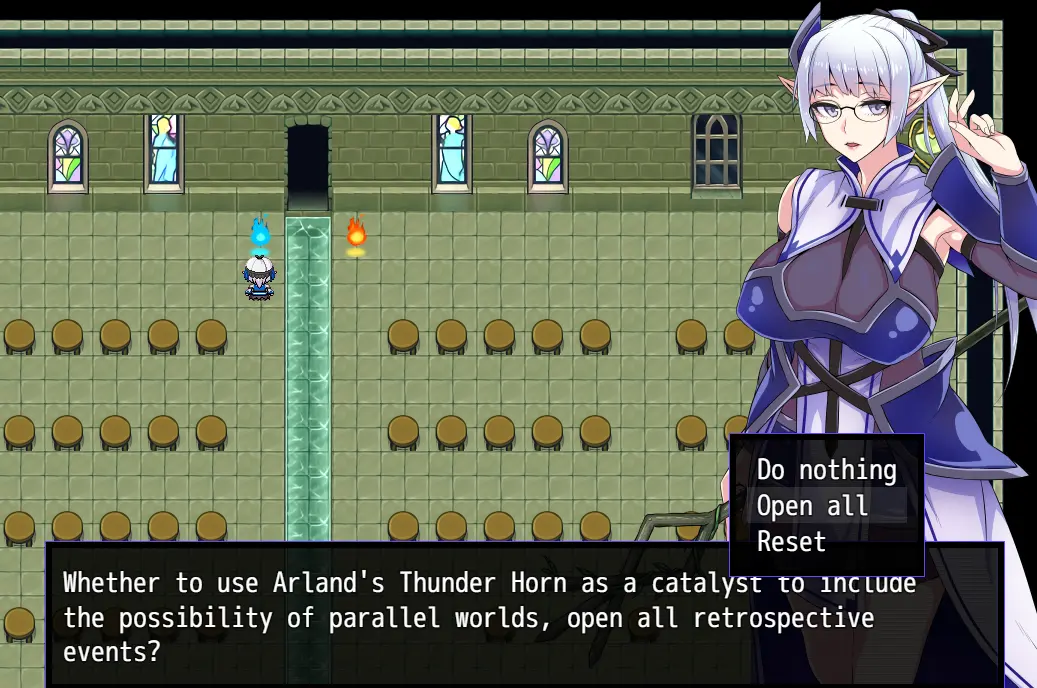Select "Open all" in the choice list
Image resolution: width=1037 pixels, height=688 pixels.
[x=813, y=506]
